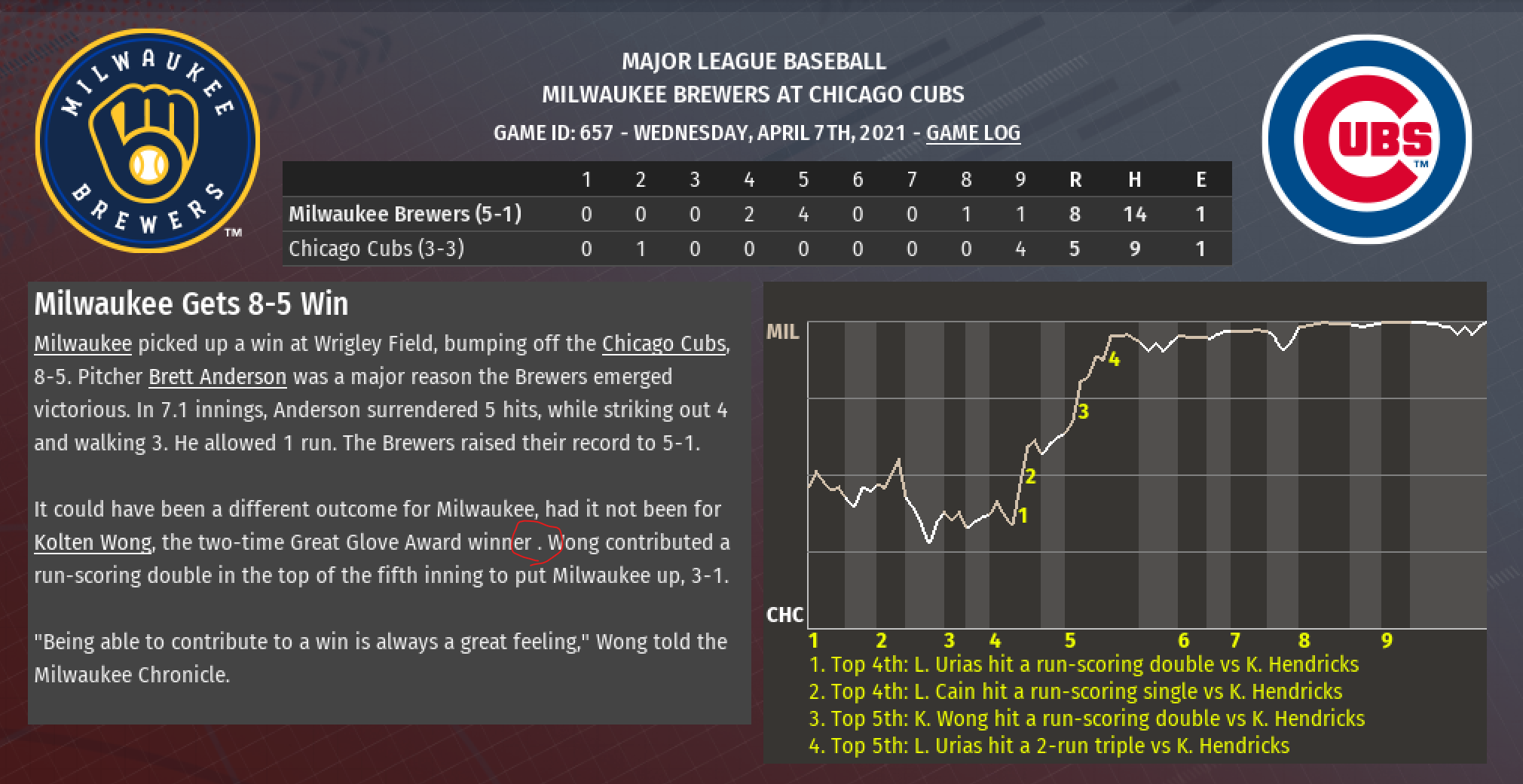
Task: Follow the underlined Milwaukee team link
Action: (83, 343)
